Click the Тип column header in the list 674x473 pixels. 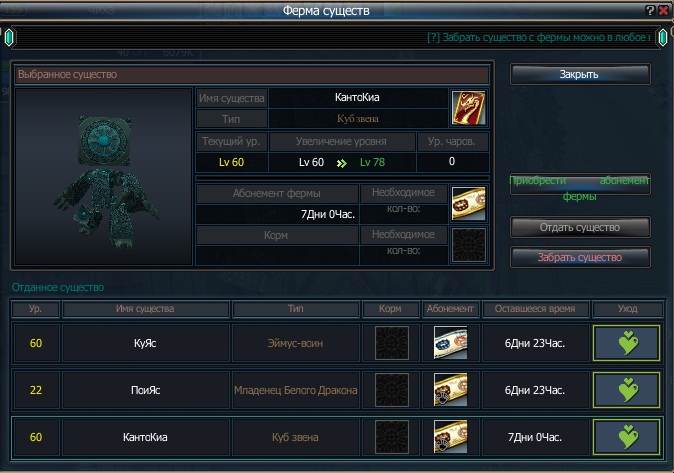coord(295,310)
